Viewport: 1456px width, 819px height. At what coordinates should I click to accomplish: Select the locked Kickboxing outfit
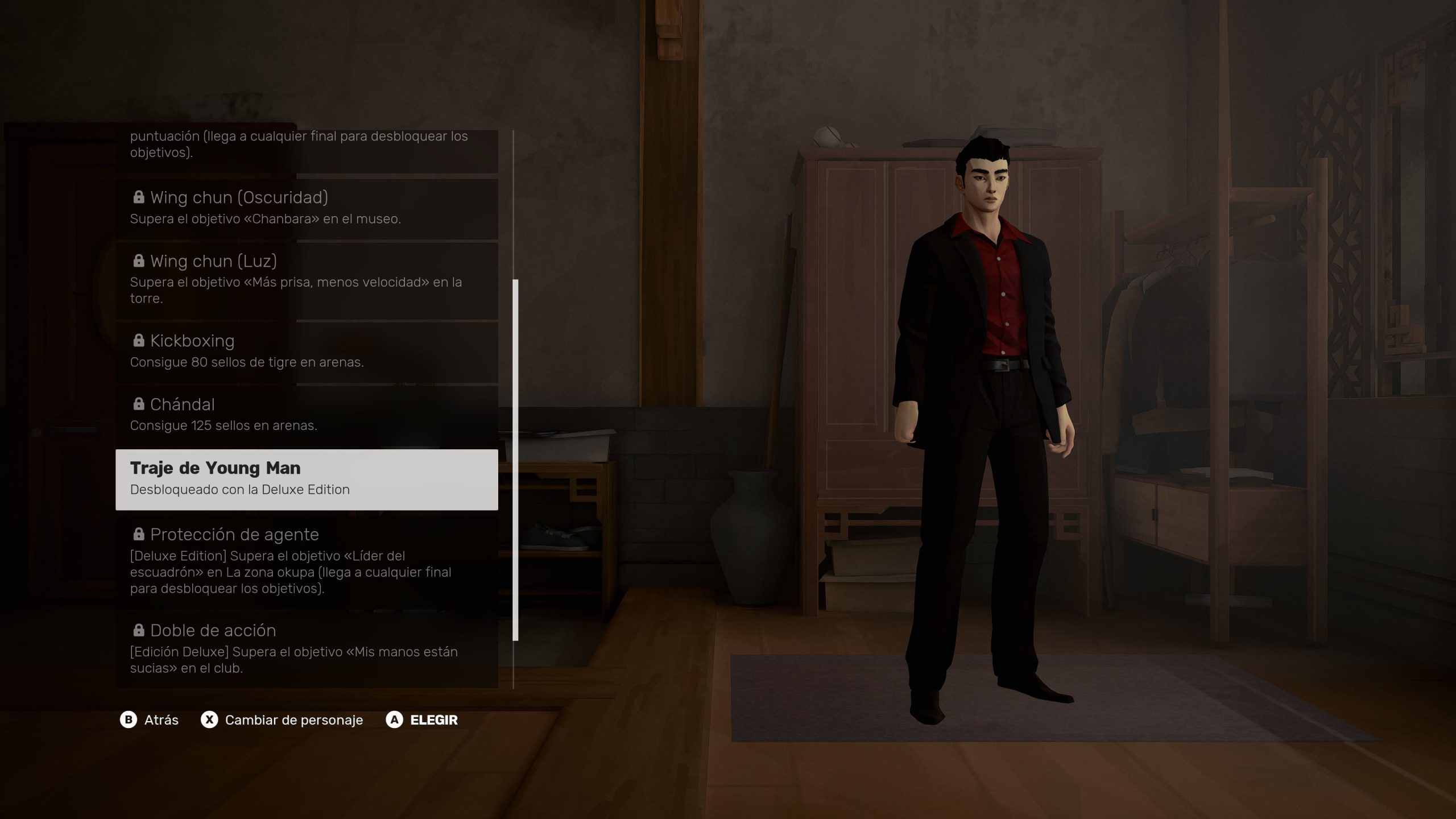click(307, 351)
